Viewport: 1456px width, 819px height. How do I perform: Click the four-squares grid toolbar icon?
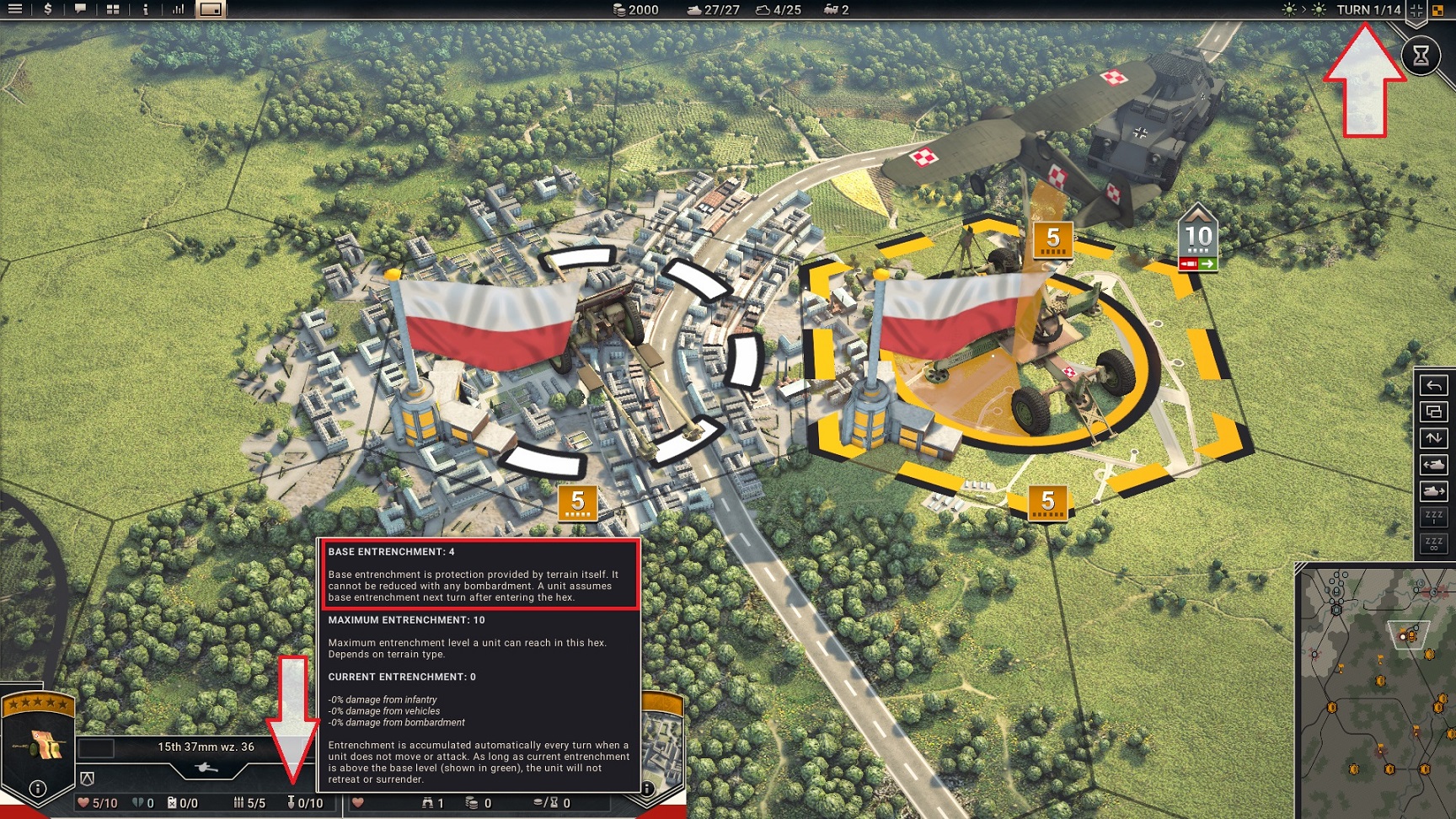tap(113, 9)
